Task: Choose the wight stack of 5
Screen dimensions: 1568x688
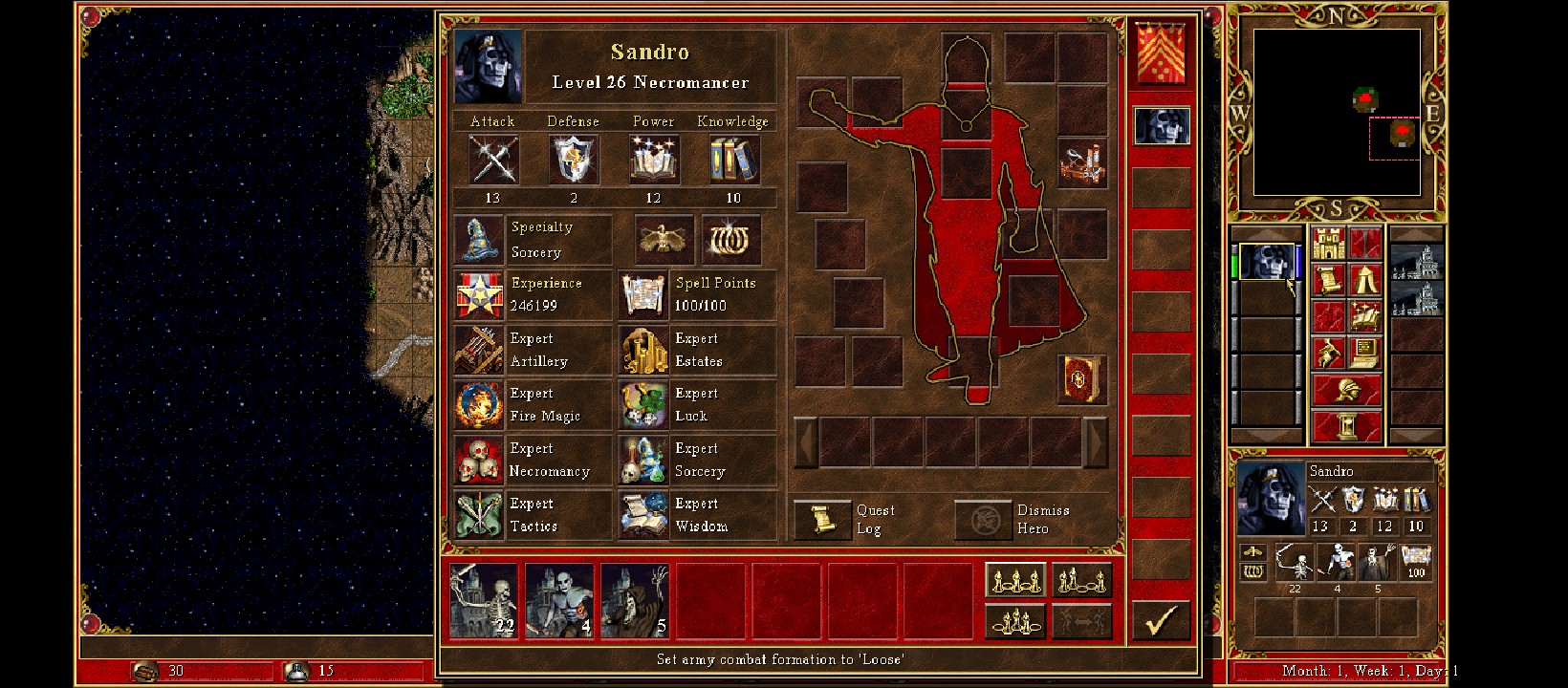Action: (635, 601)
